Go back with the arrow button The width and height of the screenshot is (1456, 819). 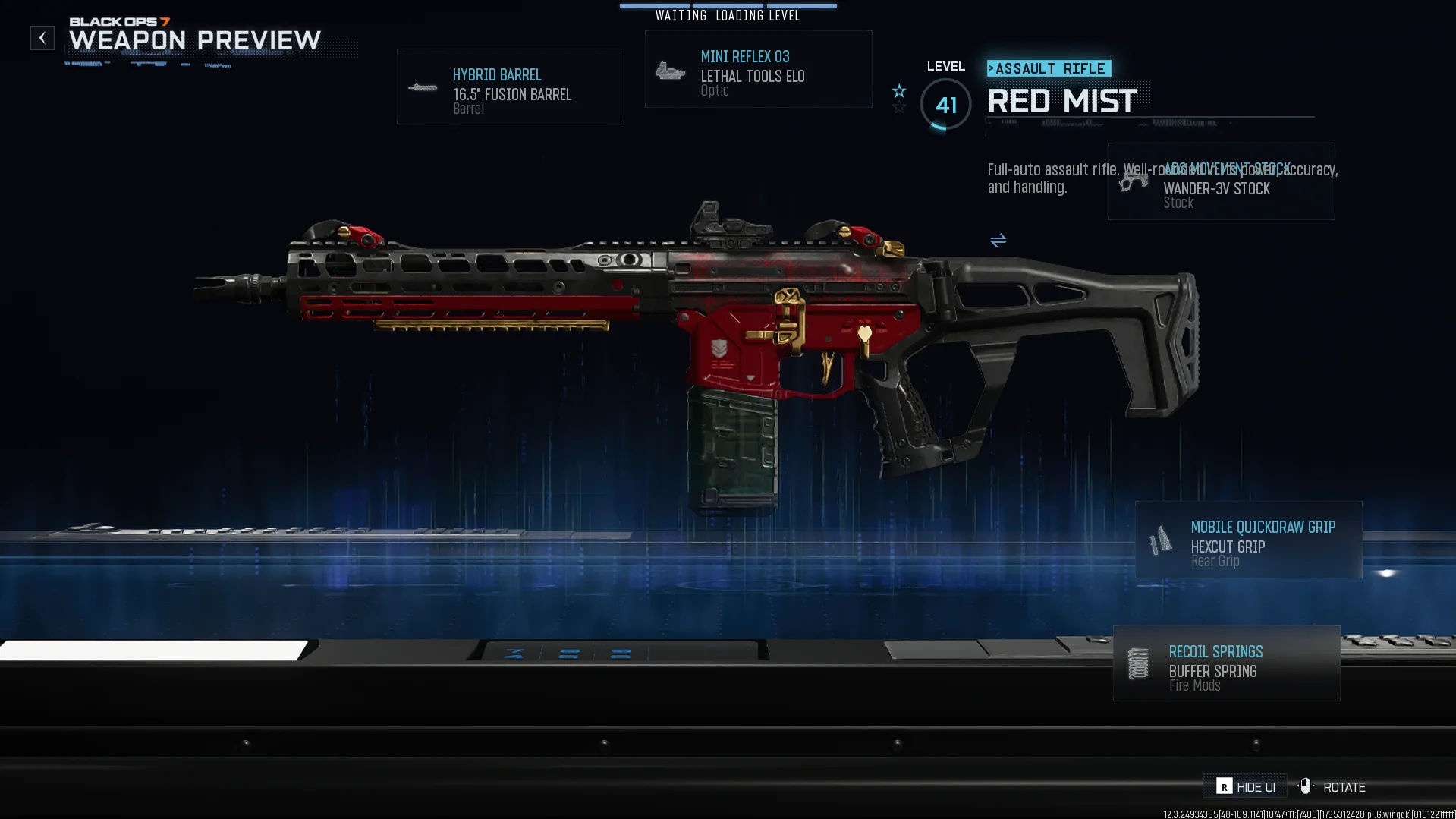[42, 38]
